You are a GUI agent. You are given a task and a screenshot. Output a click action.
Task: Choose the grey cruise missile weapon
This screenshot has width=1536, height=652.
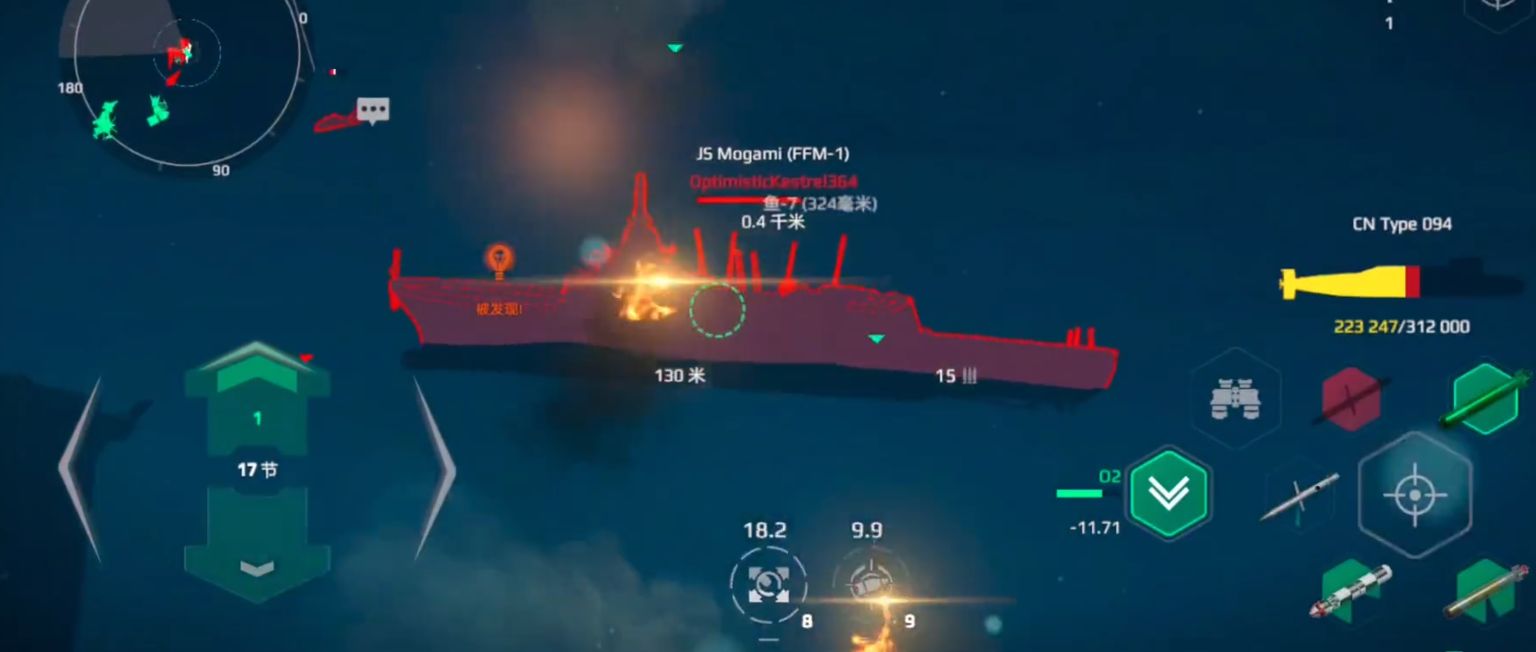tap(1300, 496)
